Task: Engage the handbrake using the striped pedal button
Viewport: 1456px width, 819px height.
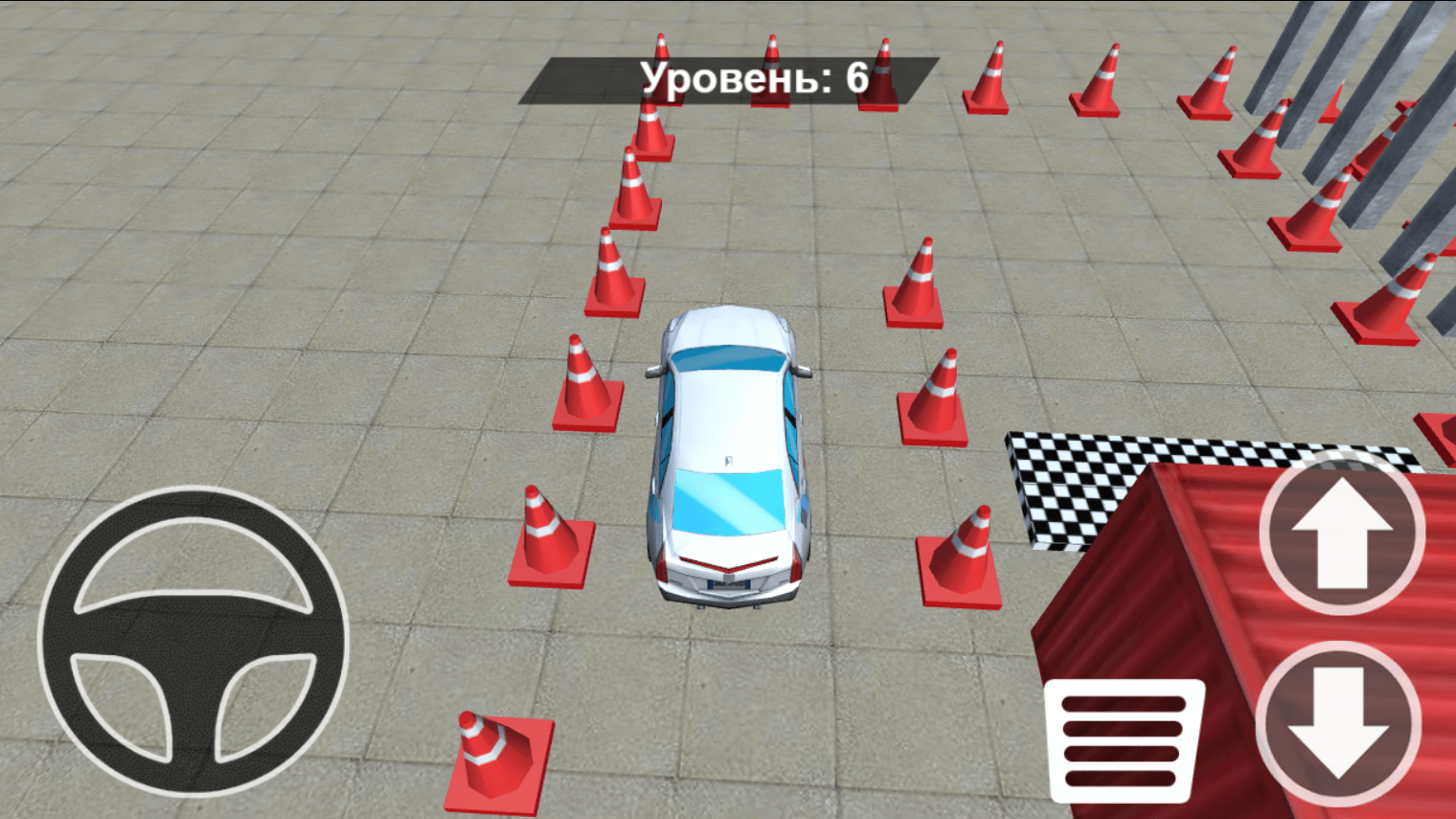Action: tap(1126, 742)
